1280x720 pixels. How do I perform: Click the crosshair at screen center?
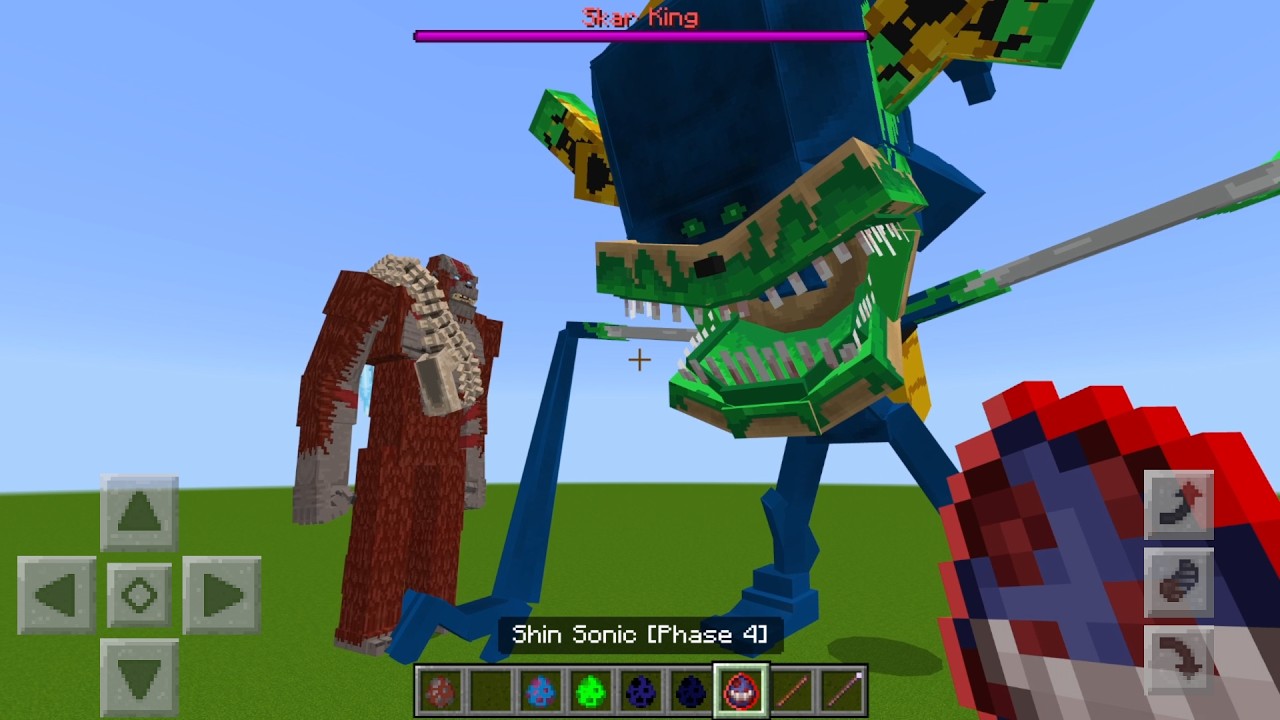638,359
